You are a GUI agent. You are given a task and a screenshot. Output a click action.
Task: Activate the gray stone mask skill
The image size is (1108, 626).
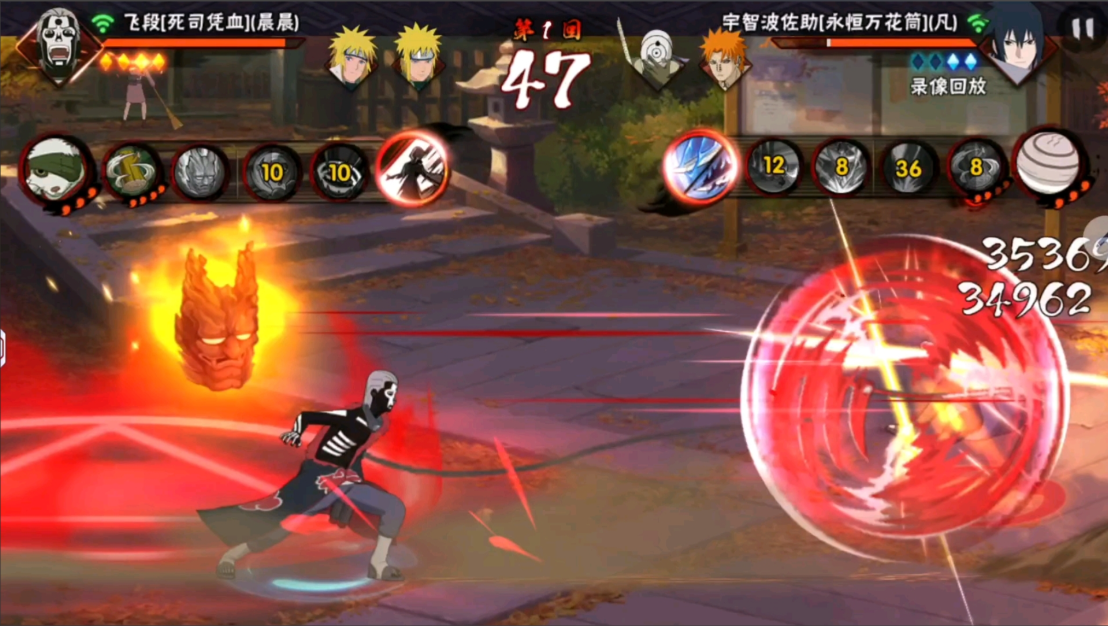click(x=200, y=171)
